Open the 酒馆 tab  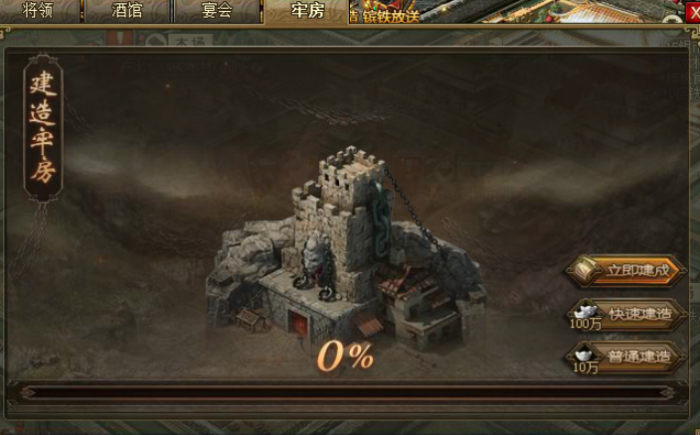coord(127,11)
